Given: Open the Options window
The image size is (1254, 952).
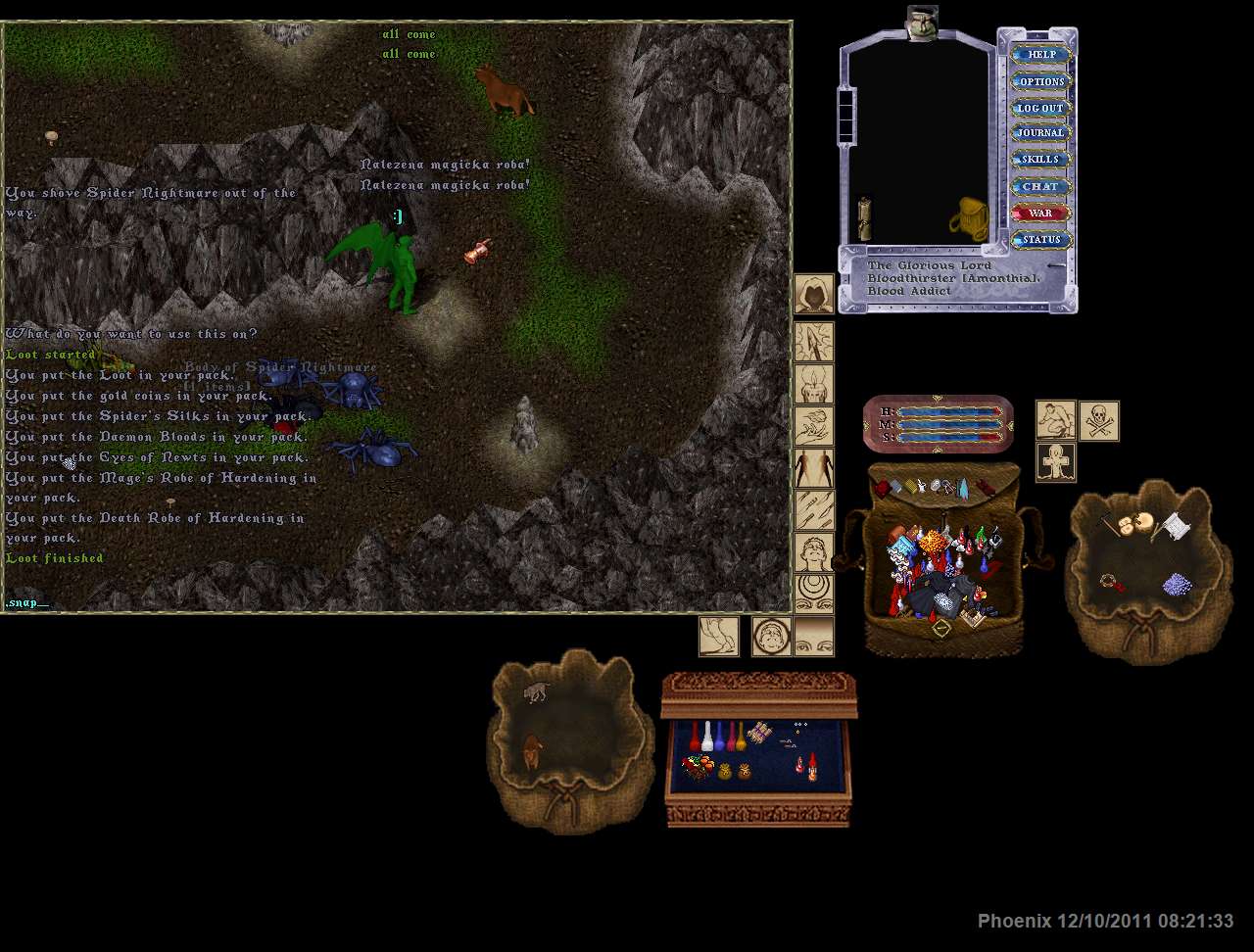Looking at the screenshot, I should click(1040, 81).
